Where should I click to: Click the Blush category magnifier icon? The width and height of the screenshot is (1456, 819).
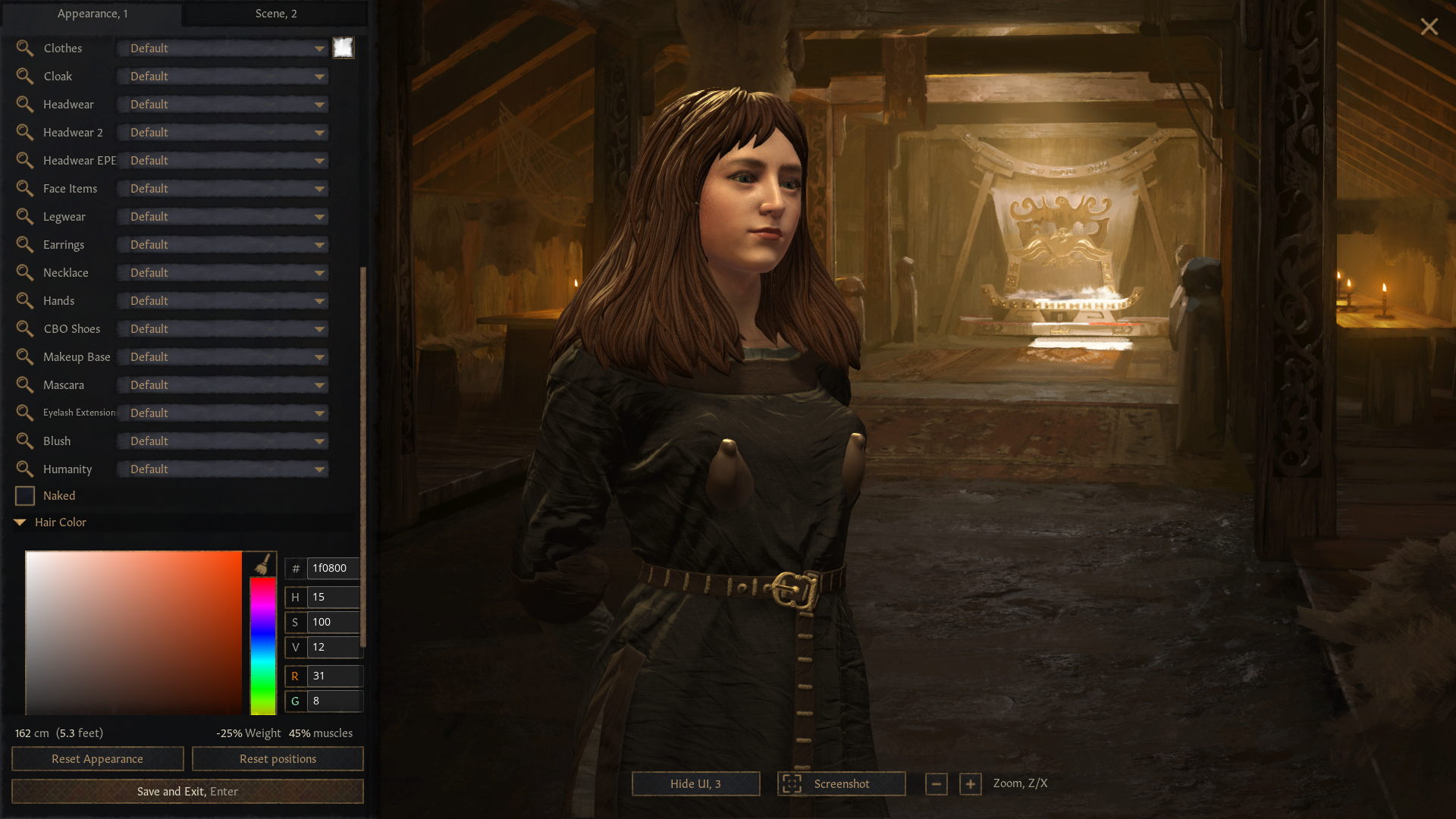coord(25,441)
